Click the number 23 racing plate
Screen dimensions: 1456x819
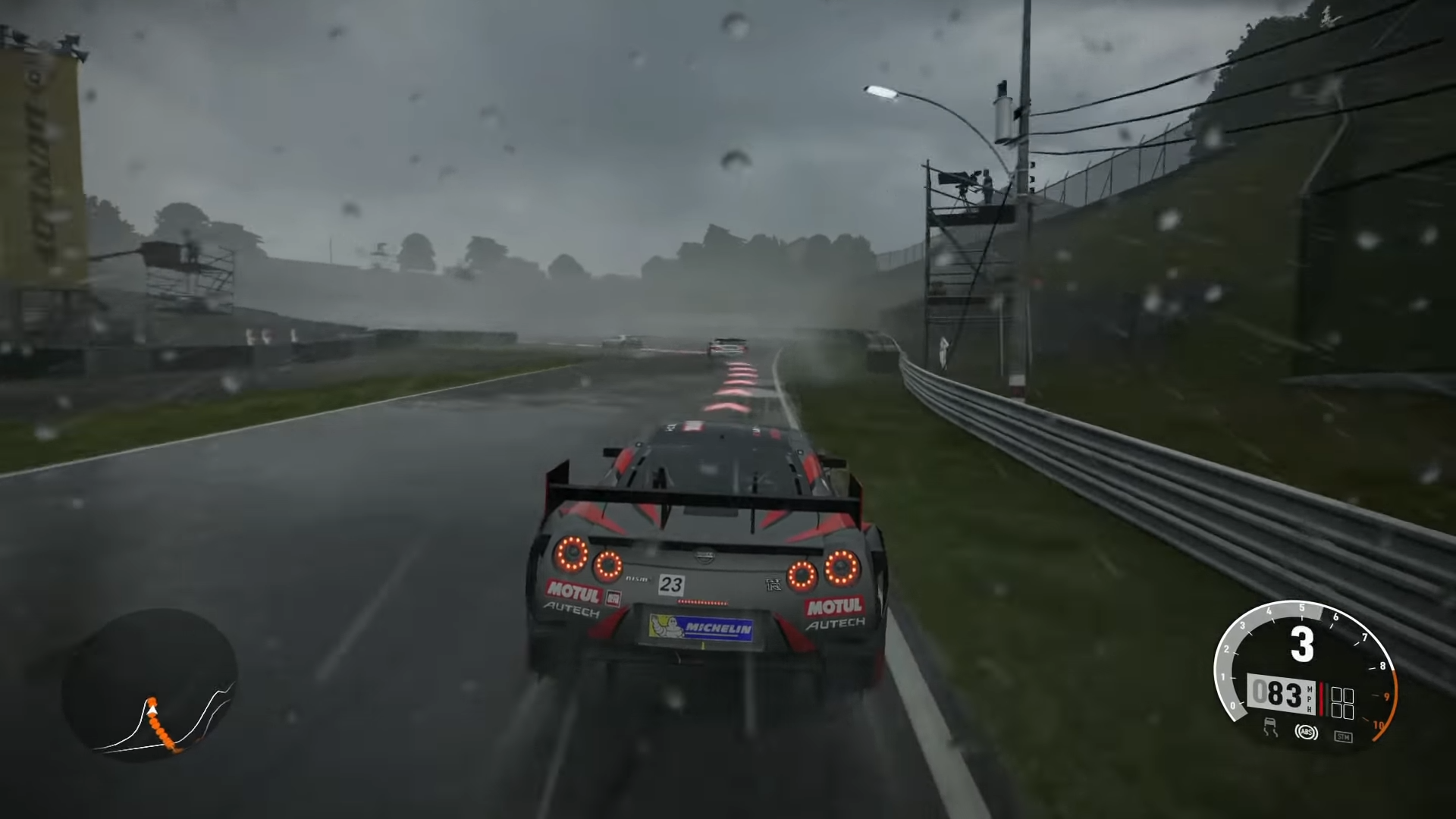[x=673, y=584]
